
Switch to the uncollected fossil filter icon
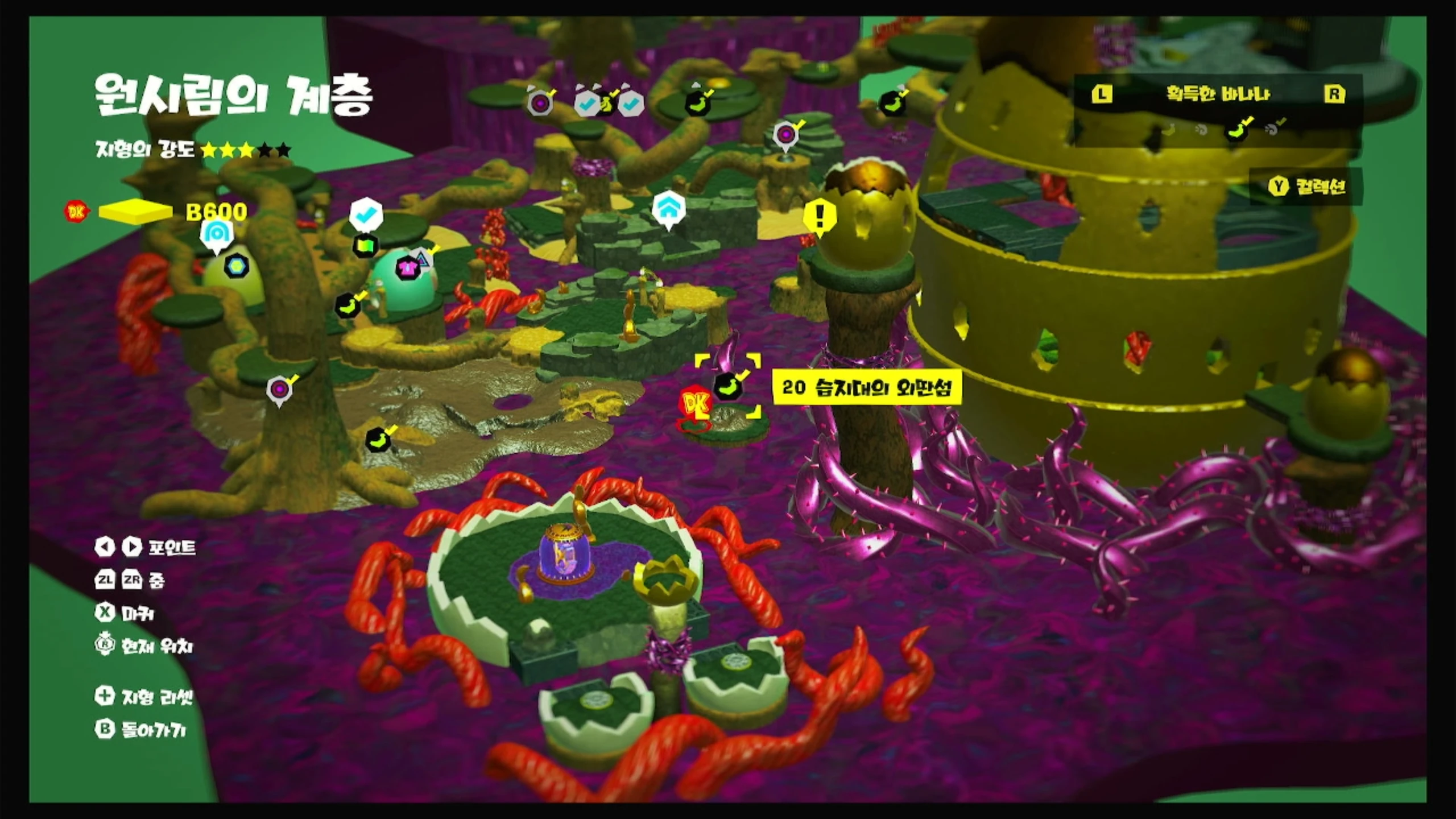tap(1201, 130)
